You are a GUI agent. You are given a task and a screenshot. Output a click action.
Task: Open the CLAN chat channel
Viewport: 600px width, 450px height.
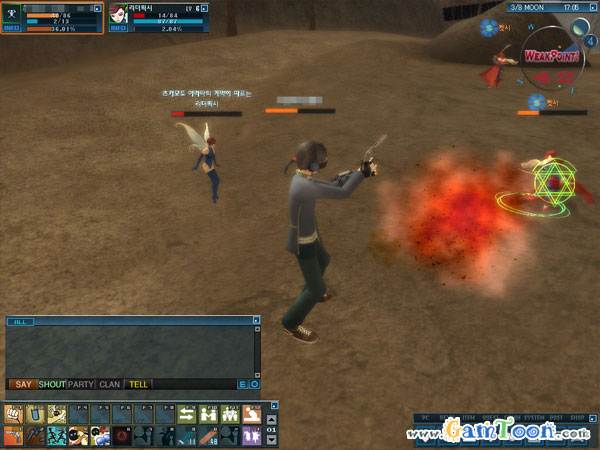110,384
